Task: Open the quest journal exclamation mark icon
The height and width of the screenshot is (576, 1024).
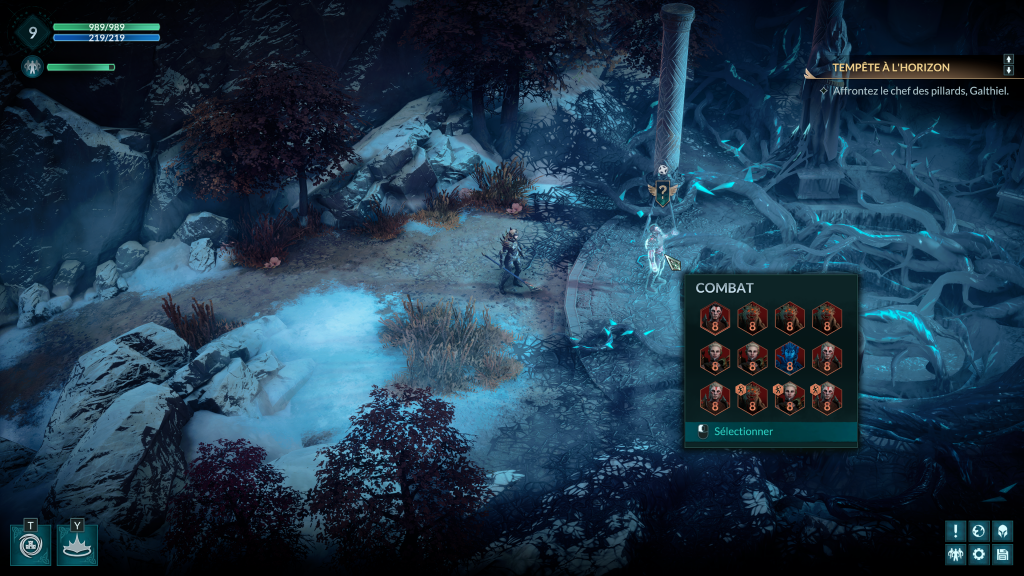Action: (956, 531)
